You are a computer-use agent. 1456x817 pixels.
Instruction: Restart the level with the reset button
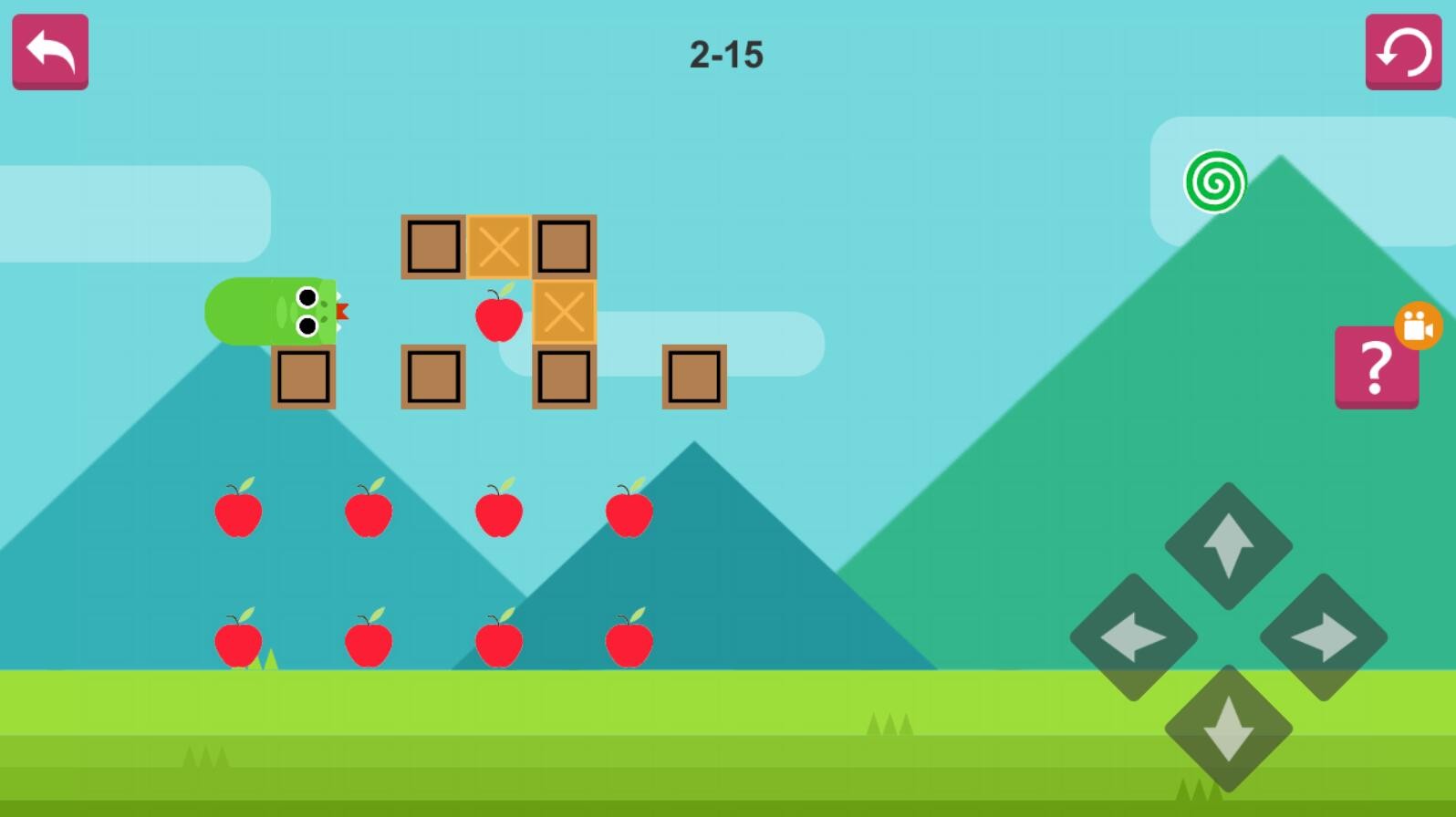1403,51
